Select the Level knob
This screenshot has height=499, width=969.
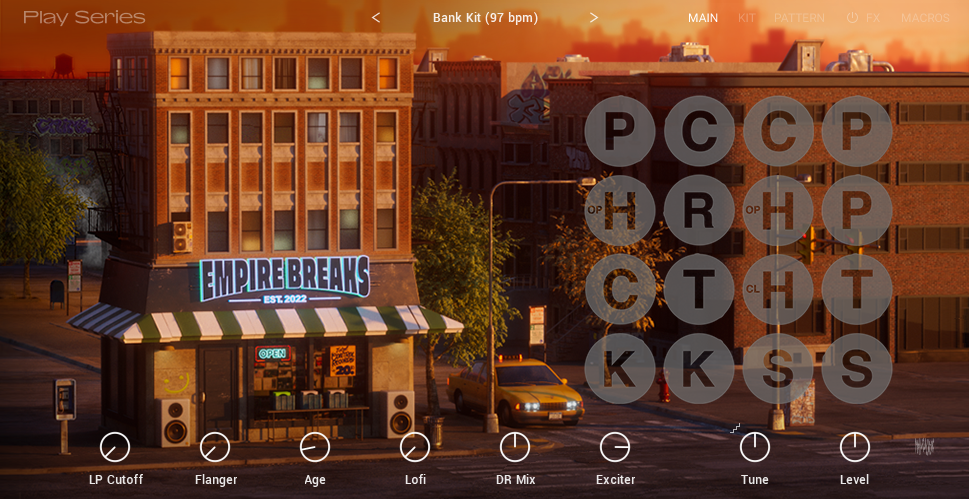pyautogui.click(x=855, y=447)
